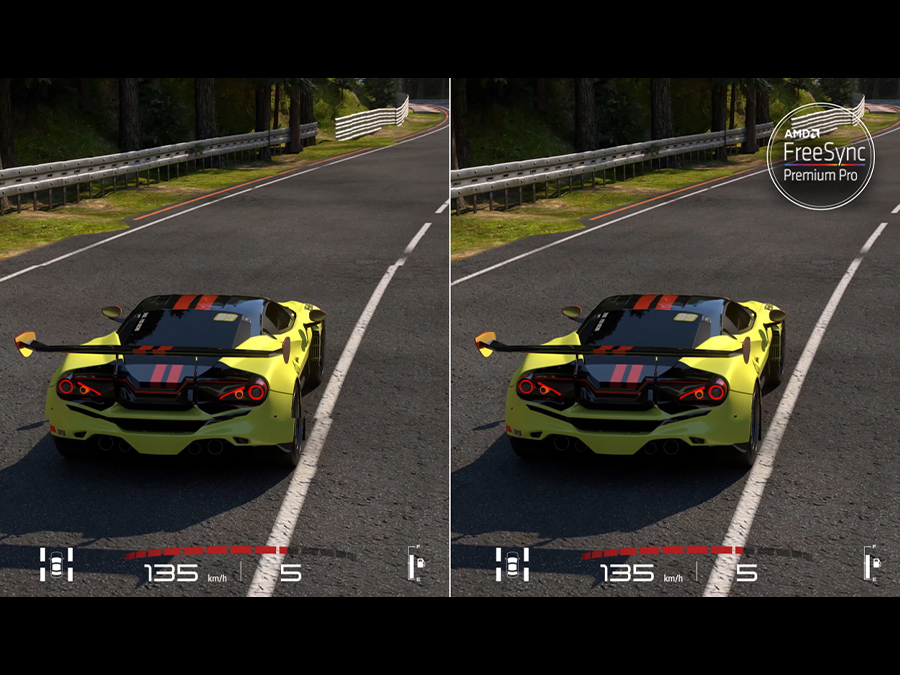Click the AMD FreeSync Premium Pro badge

[820, 154]
